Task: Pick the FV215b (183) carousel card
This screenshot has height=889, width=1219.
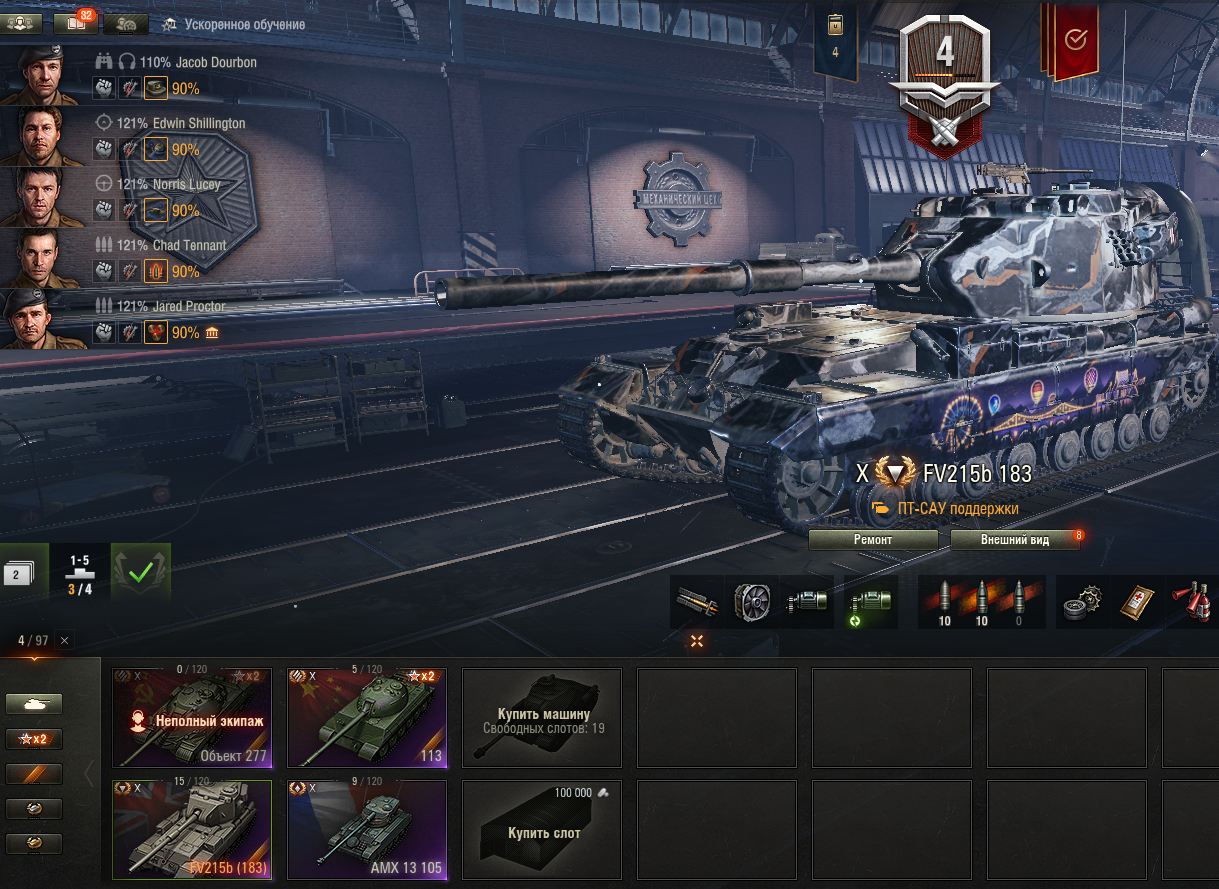Action: point(192,829)
